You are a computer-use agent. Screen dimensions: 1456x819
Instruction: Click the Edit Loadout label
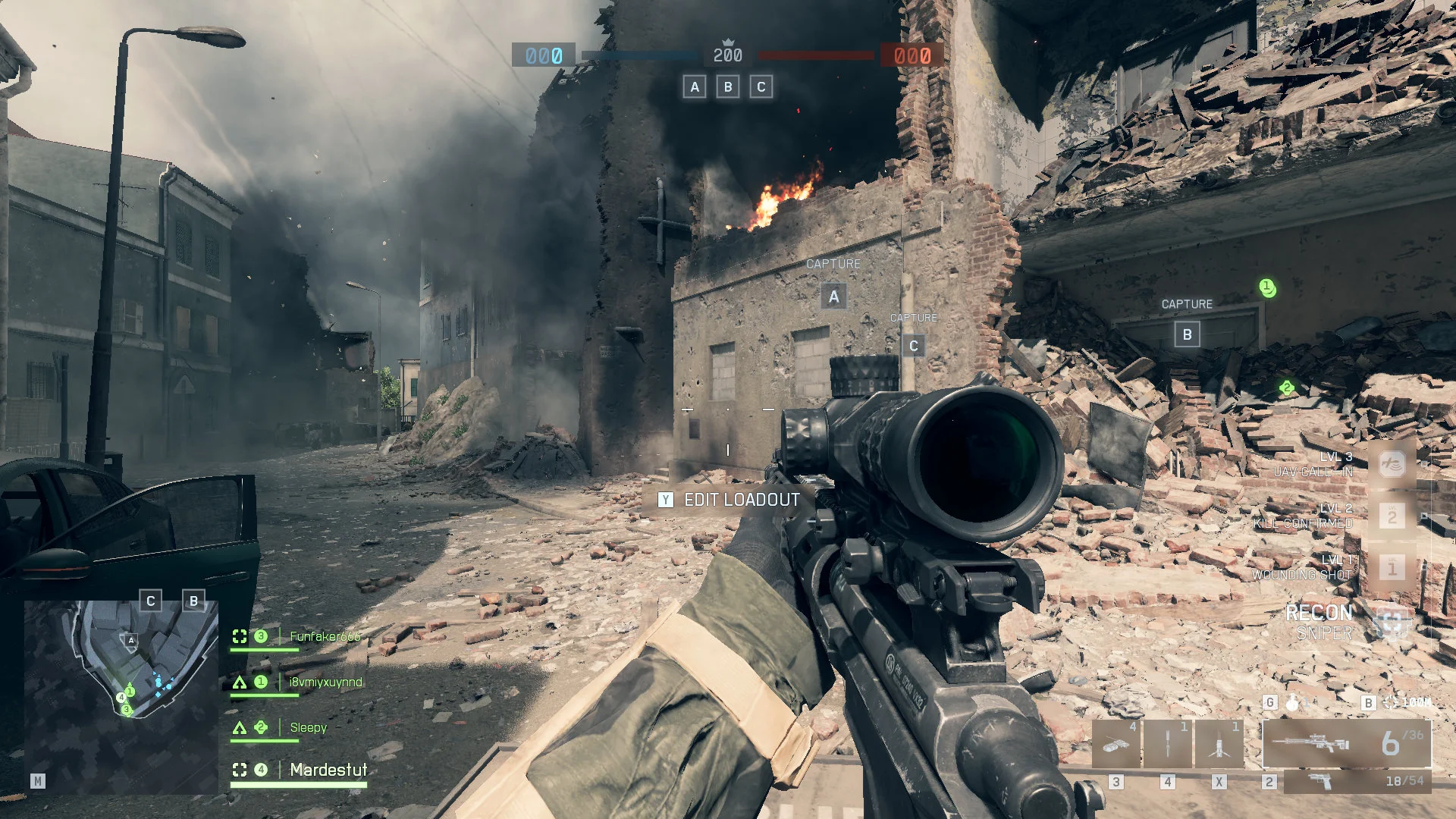[x=742, y=500]
